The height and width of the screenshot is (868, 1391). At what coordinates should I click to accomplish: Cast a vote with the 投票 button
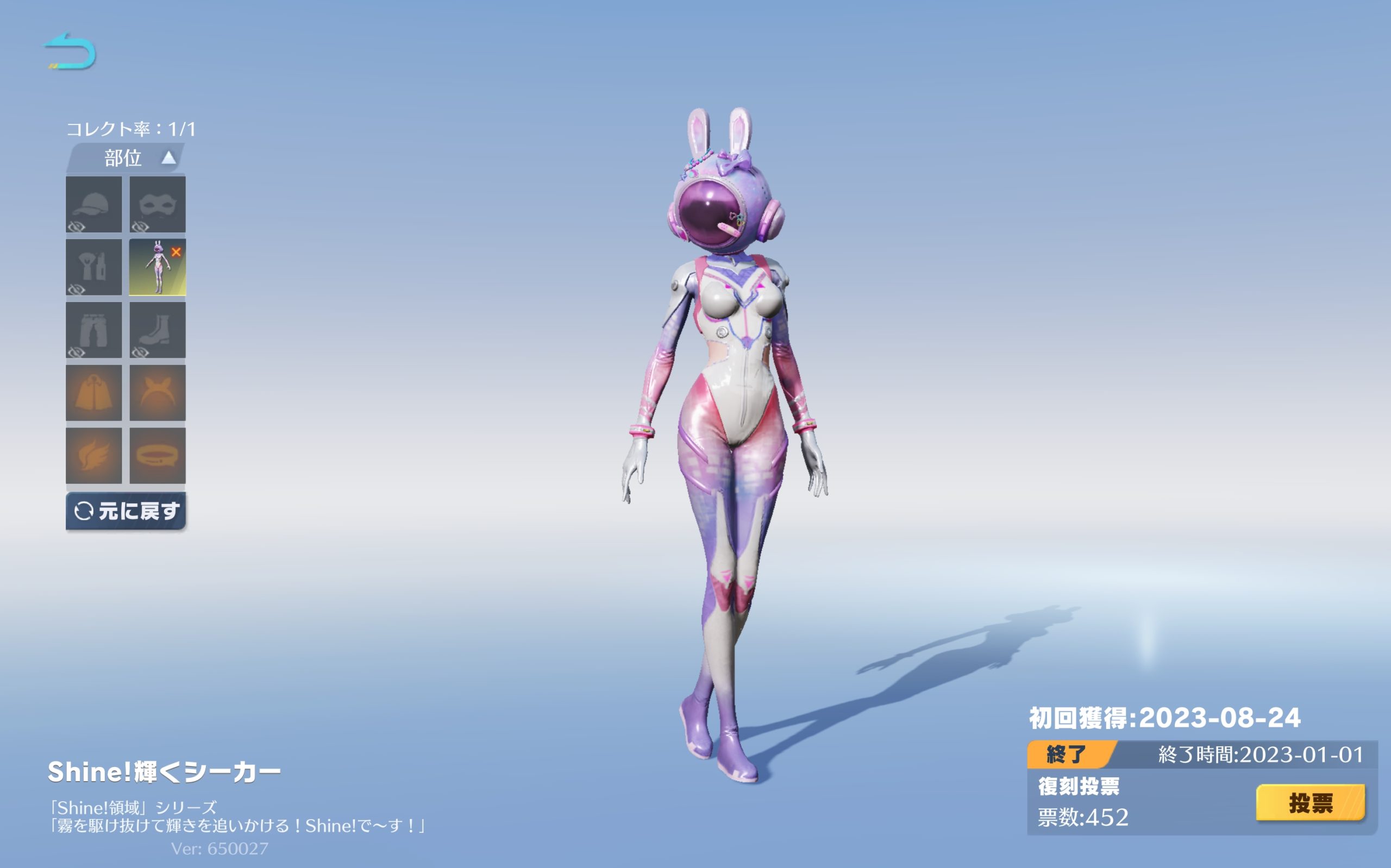[1310, 803]
